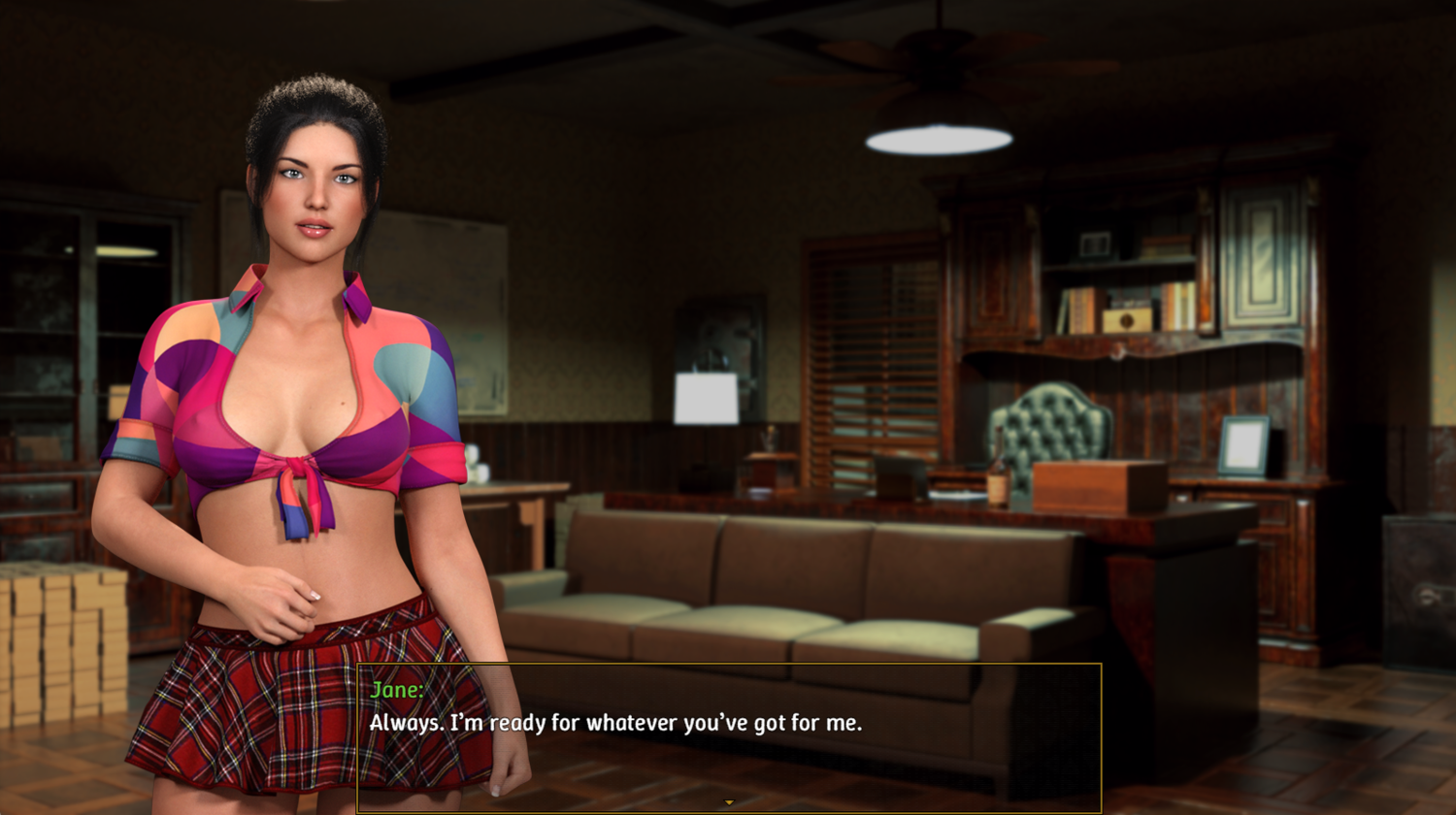This screenshot has height=815, width=1456.
Task: Click the dialogue box to advance the conversation
Action: coord(729,737)
